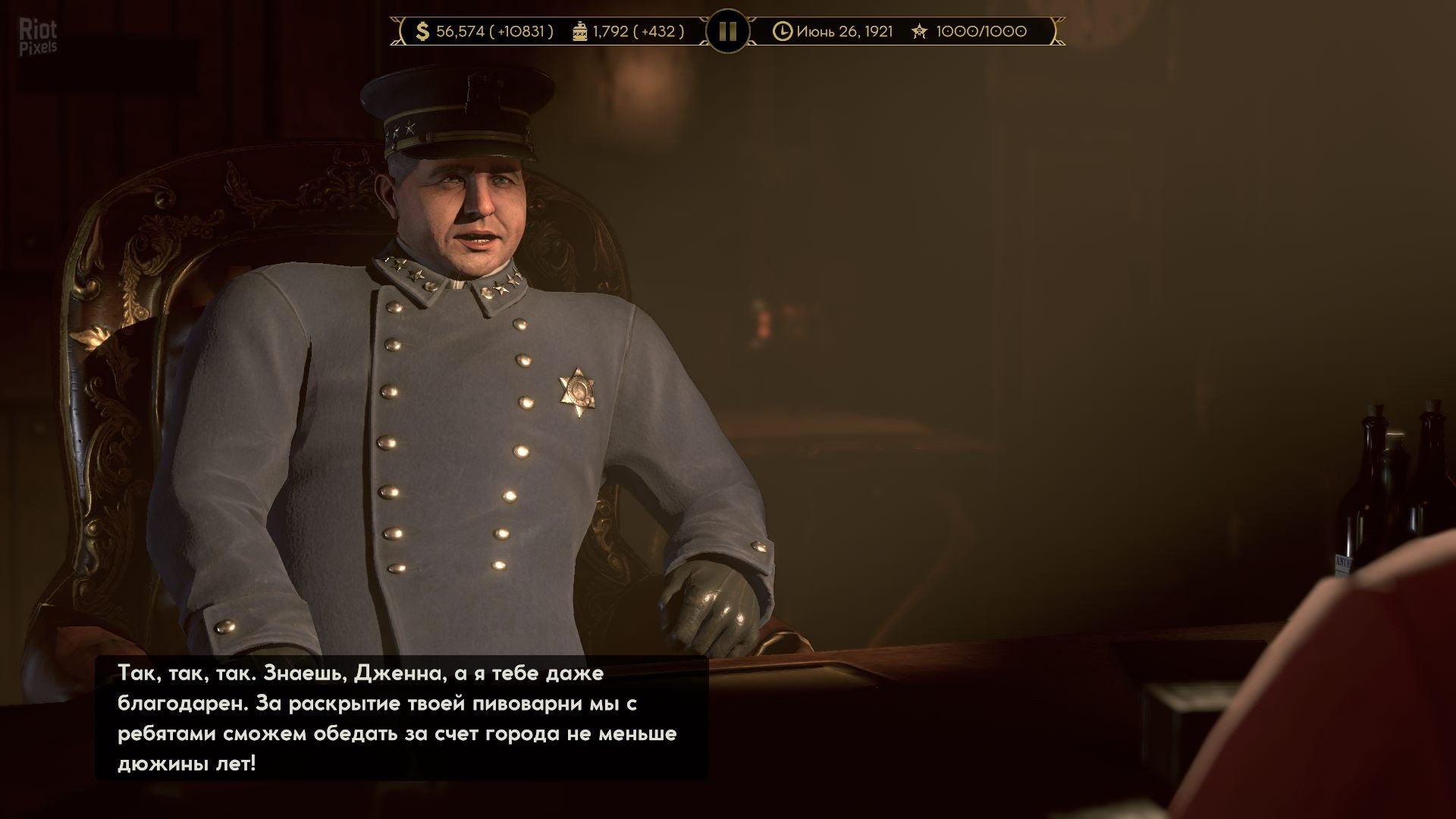Pause the game with the pause button
This screenshot has width=1456, height=819.
(x=727, y=31)
